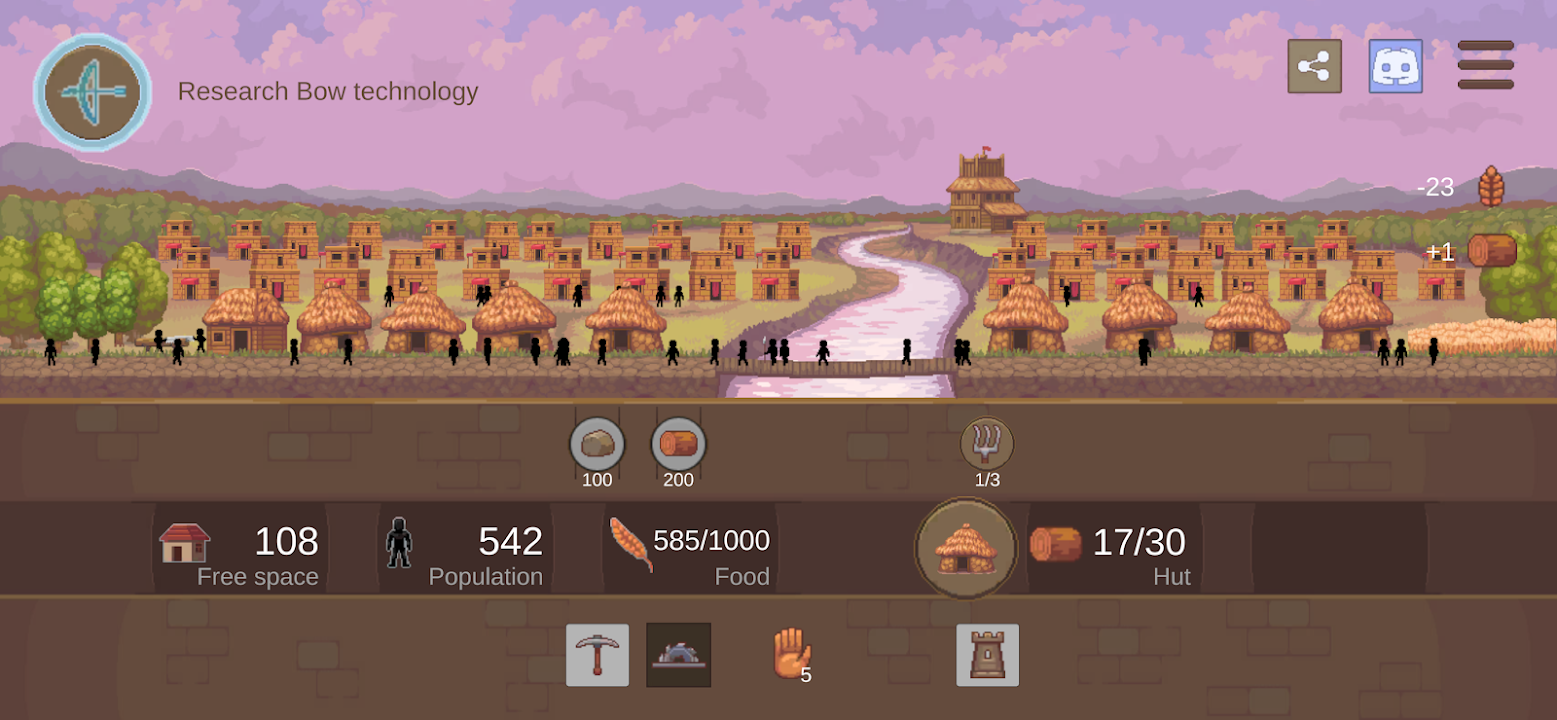The image size is (1557, 720).
Task: Open the Discord link button
Action: click(x=1395, y=67)
